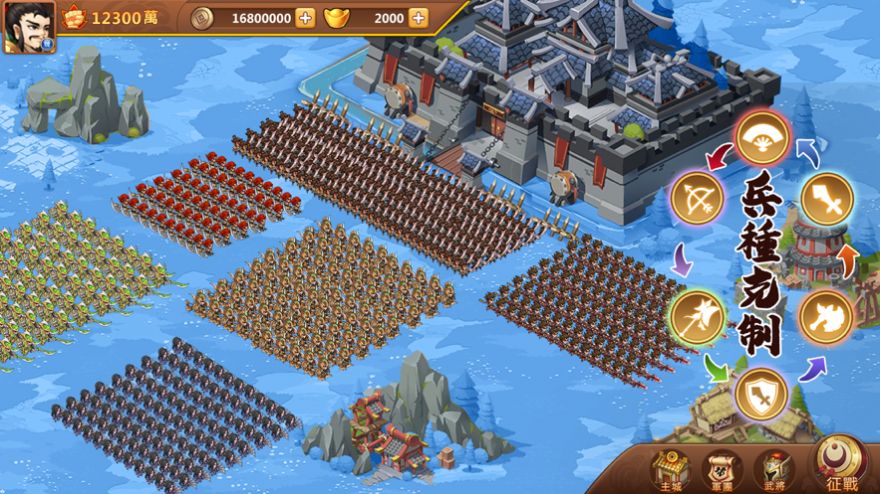This screenshot has height=494, width=880.
Task: Select the halberd spearman unit icon
Action: (696, 316)
